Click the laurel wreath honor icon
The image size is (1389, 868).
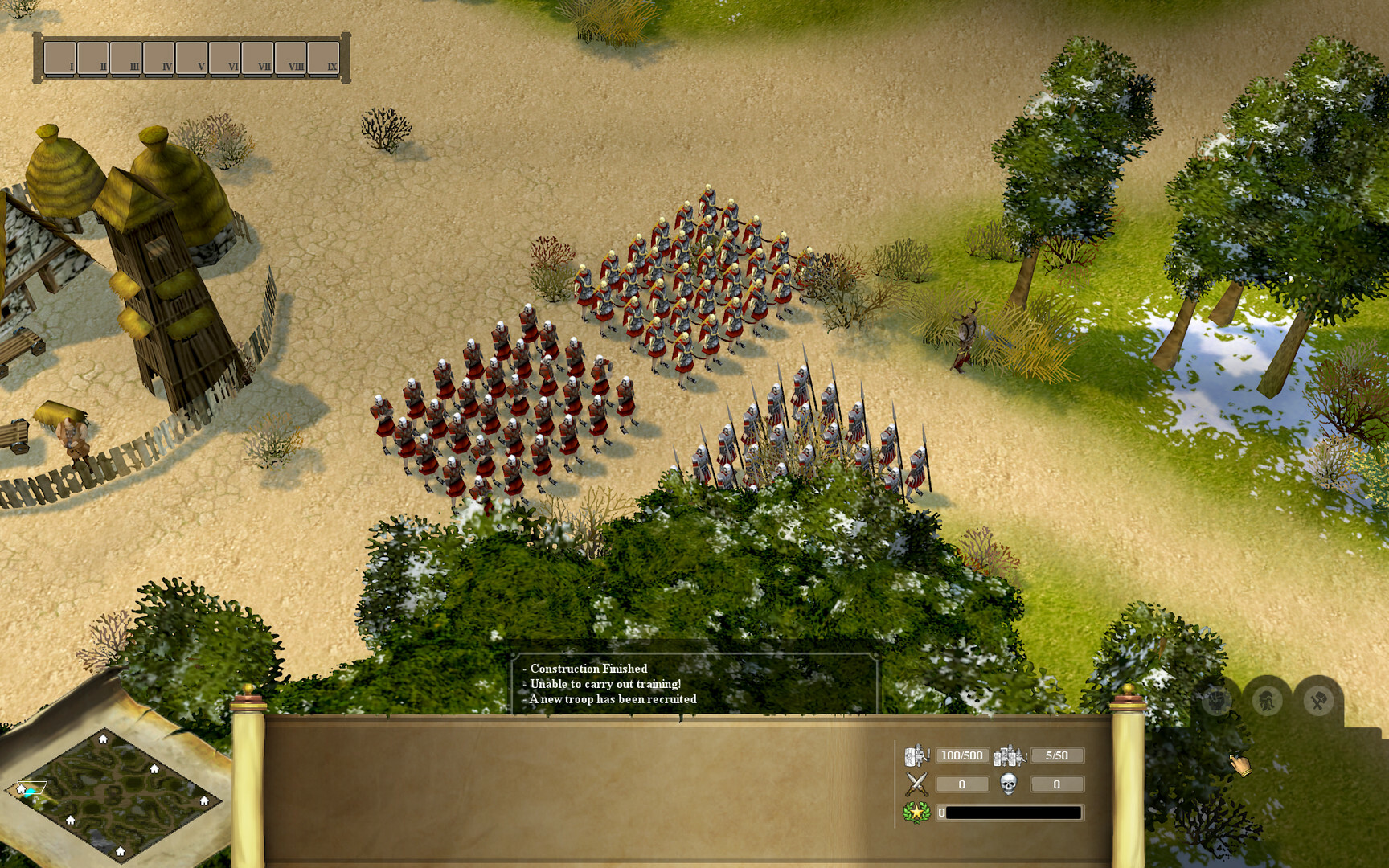(x=916, y=812)
